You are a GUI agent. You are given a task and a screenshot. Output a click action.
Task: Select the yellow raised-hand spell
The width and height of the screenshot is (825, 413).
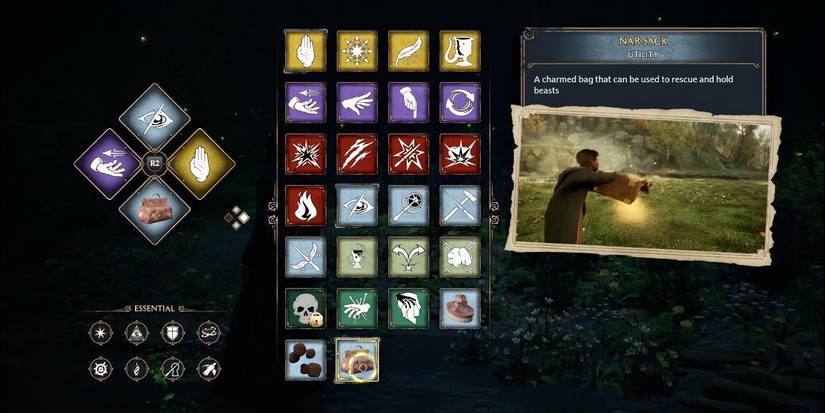[x=305, y=50]
